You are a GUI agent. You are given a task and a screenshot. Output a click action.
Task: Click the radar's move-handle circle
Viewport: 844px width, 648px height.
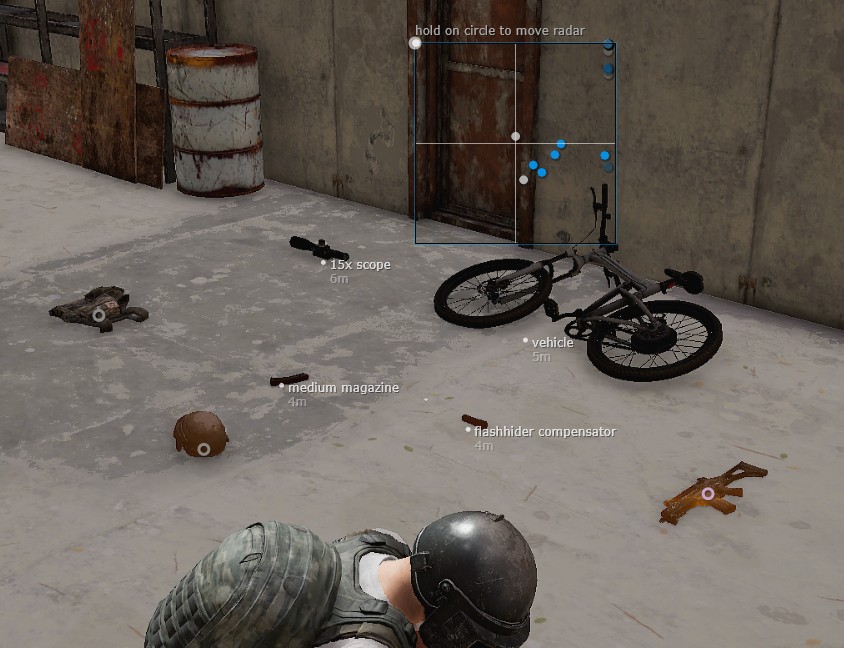pyautogui.click(x=416, y=43)
